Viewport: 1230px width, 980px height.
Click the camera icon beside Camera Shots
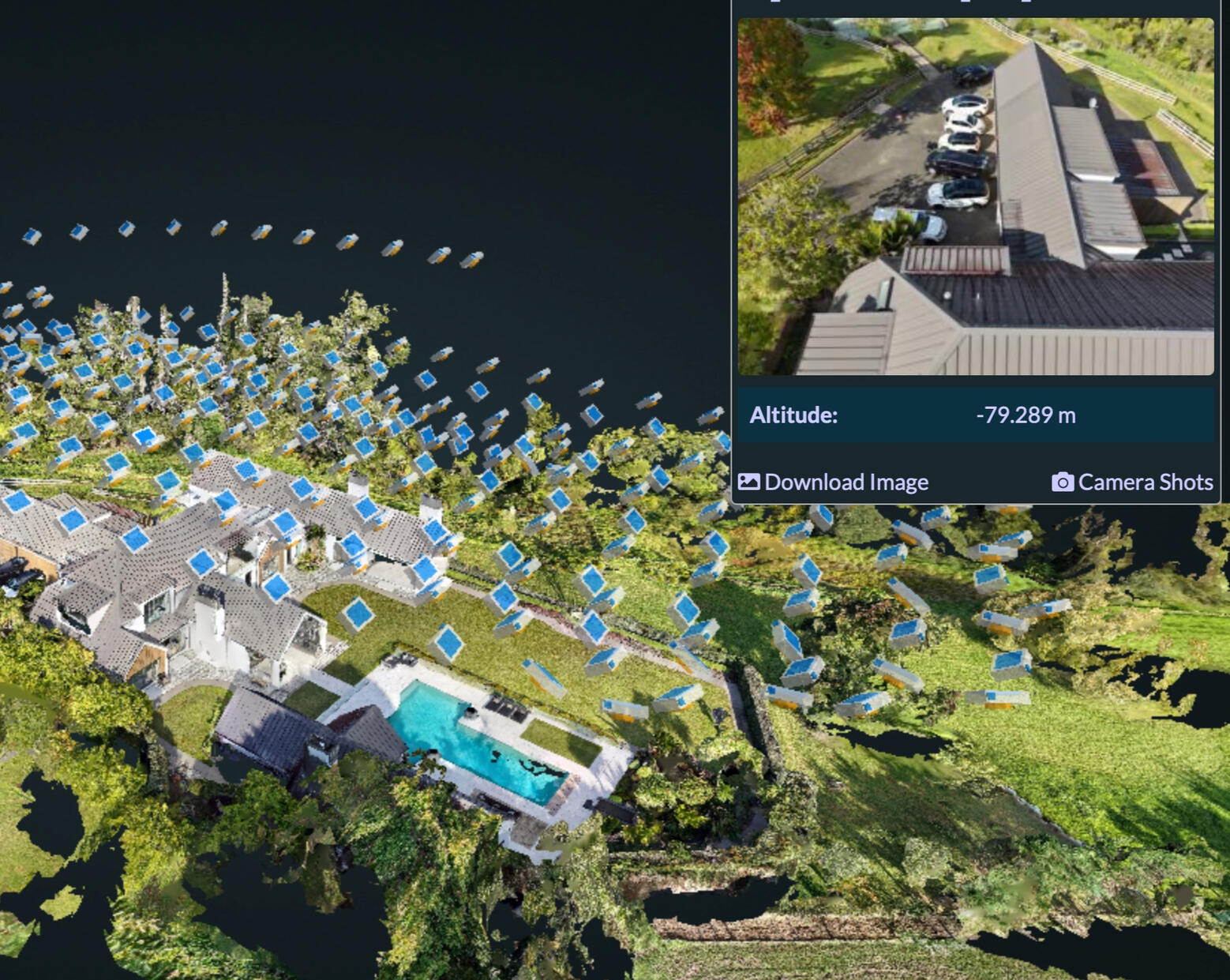pyautogui.click(x=1063, y=481)
